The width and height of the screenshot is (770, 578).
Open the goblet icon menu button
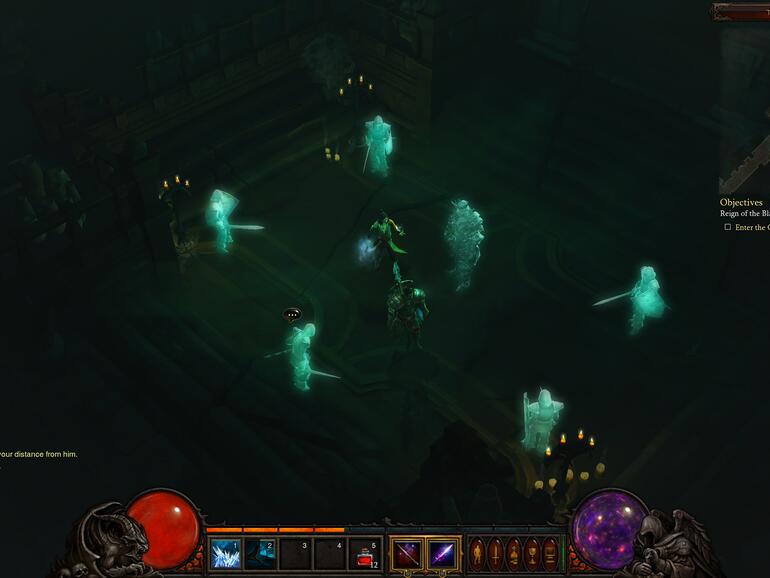(x=531, y=554)
